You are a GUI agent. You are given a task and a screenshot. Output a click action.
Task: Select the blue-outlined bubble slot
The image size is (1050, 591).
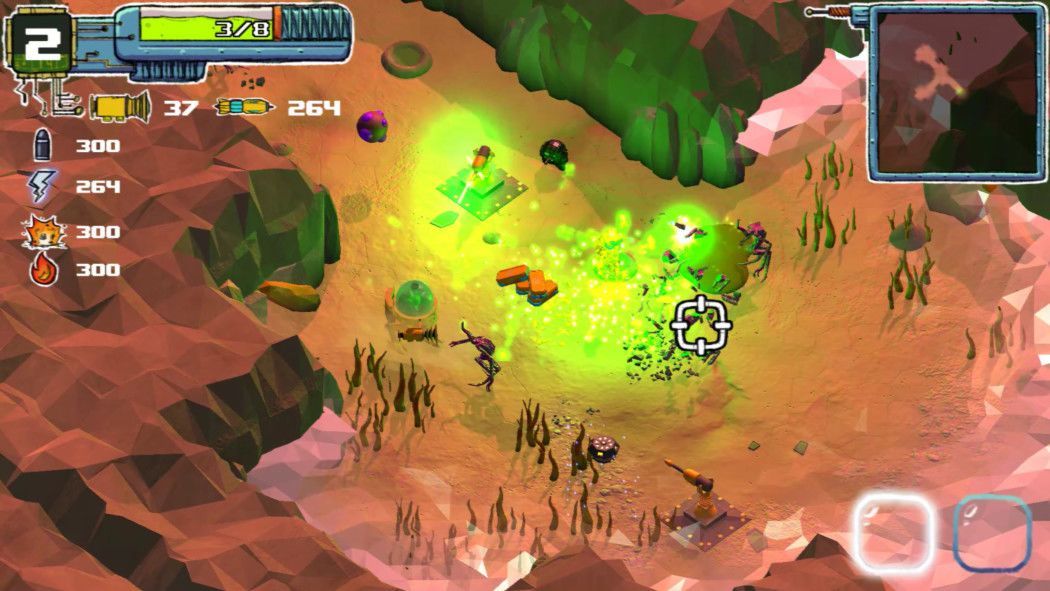point(992,533)
